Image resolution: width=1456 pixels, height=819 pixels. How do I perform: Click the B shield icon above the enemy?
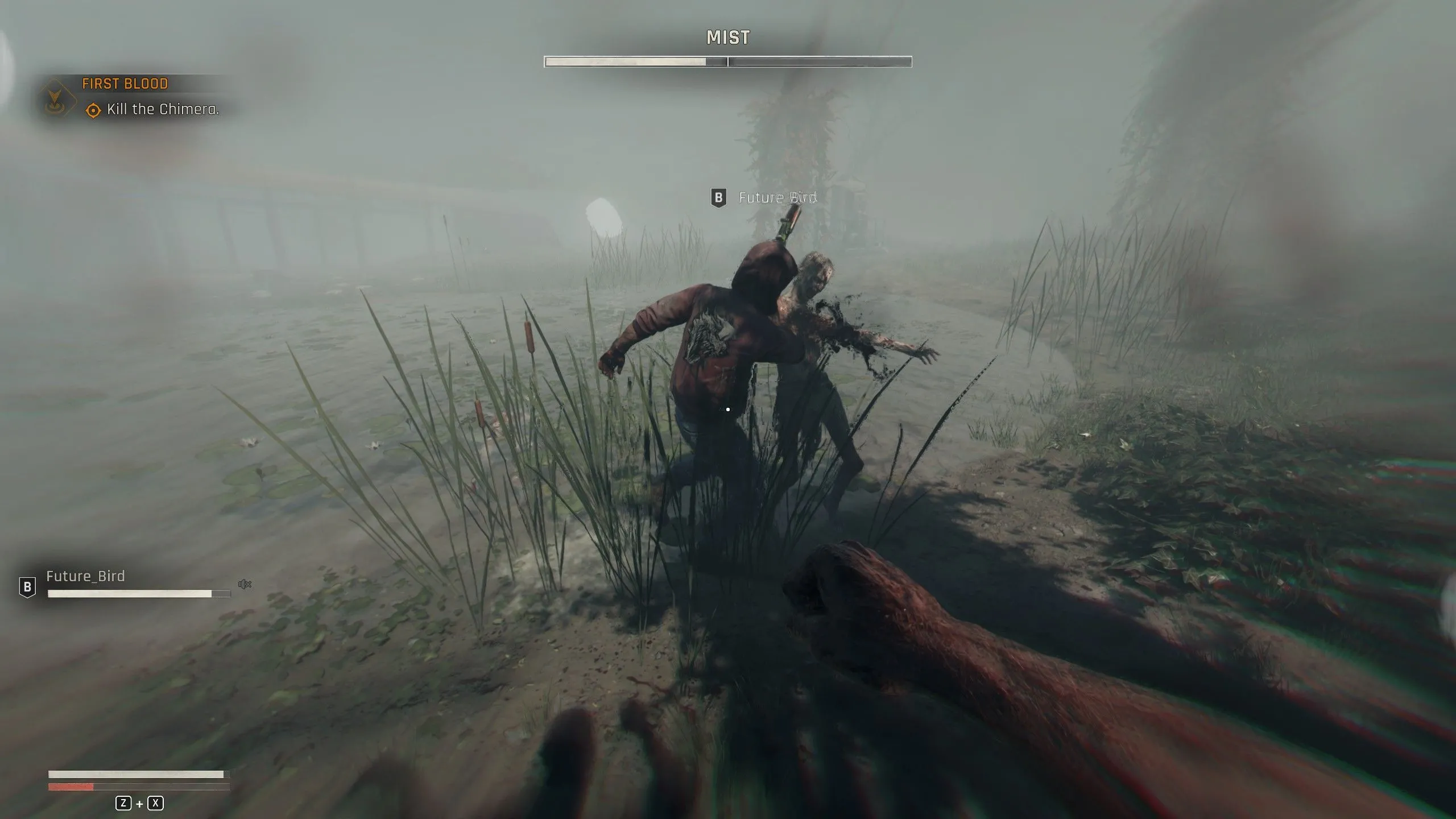point(719,197)
